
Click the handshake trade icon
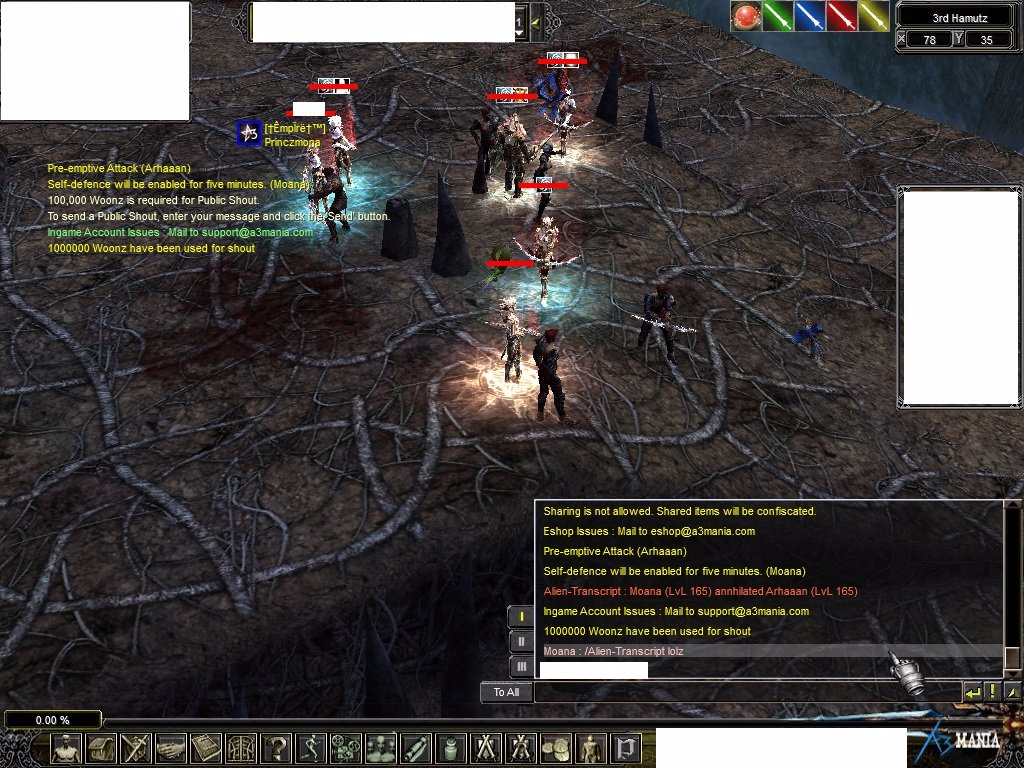pyautogui.click(x=171, y=748)
